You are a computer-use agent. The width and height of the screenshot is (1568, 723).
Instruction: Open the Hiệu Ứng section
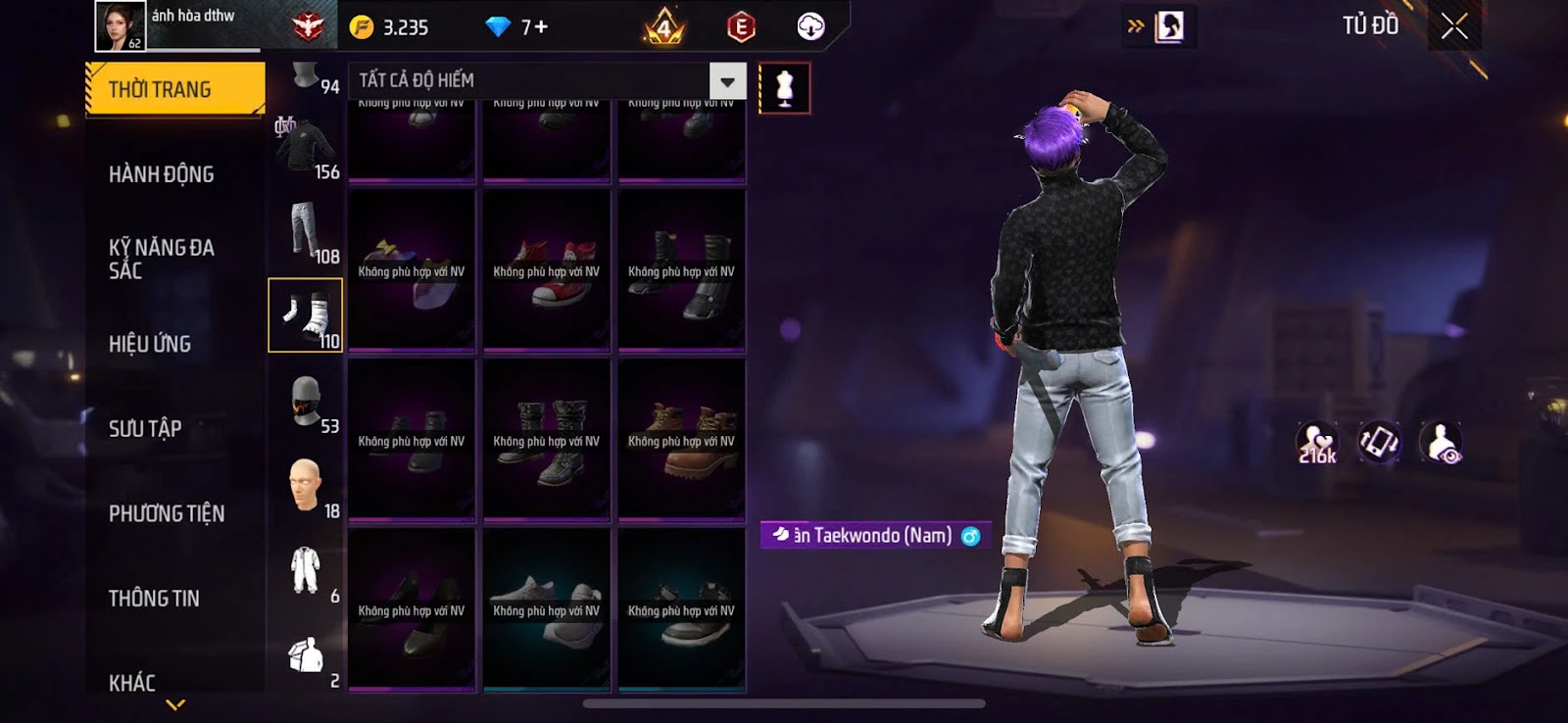coord(150,344)
